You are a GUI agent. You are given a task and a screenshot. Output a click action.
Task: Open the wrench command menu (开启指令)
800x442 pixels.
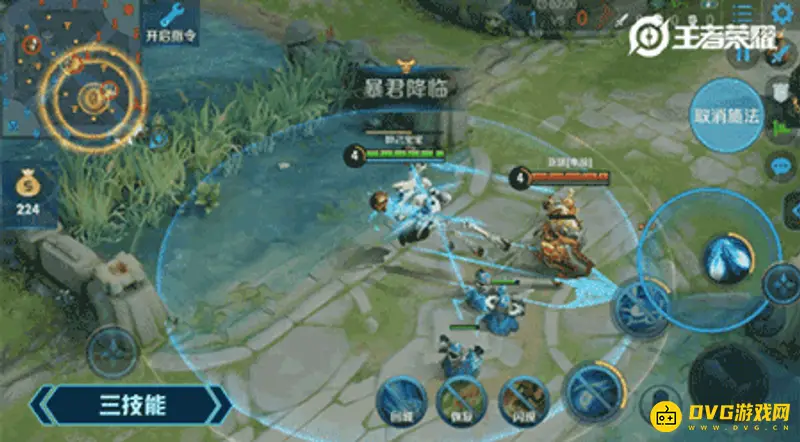coord(172,22)
